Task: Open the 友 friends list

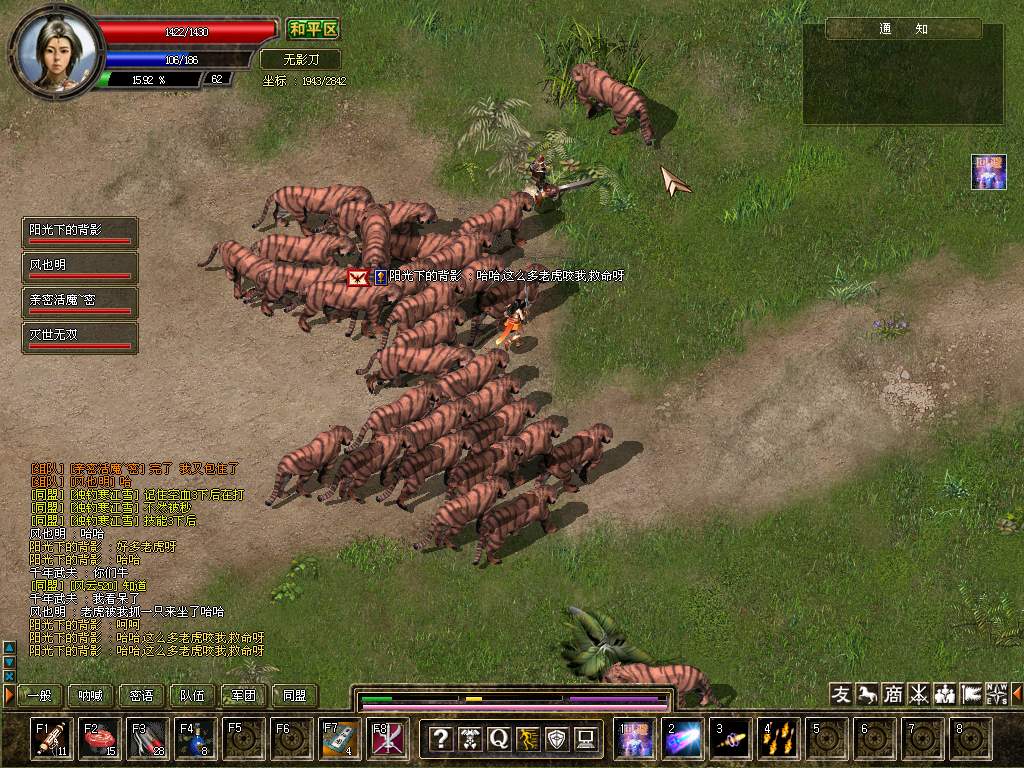Action: (x=841, y=694)
